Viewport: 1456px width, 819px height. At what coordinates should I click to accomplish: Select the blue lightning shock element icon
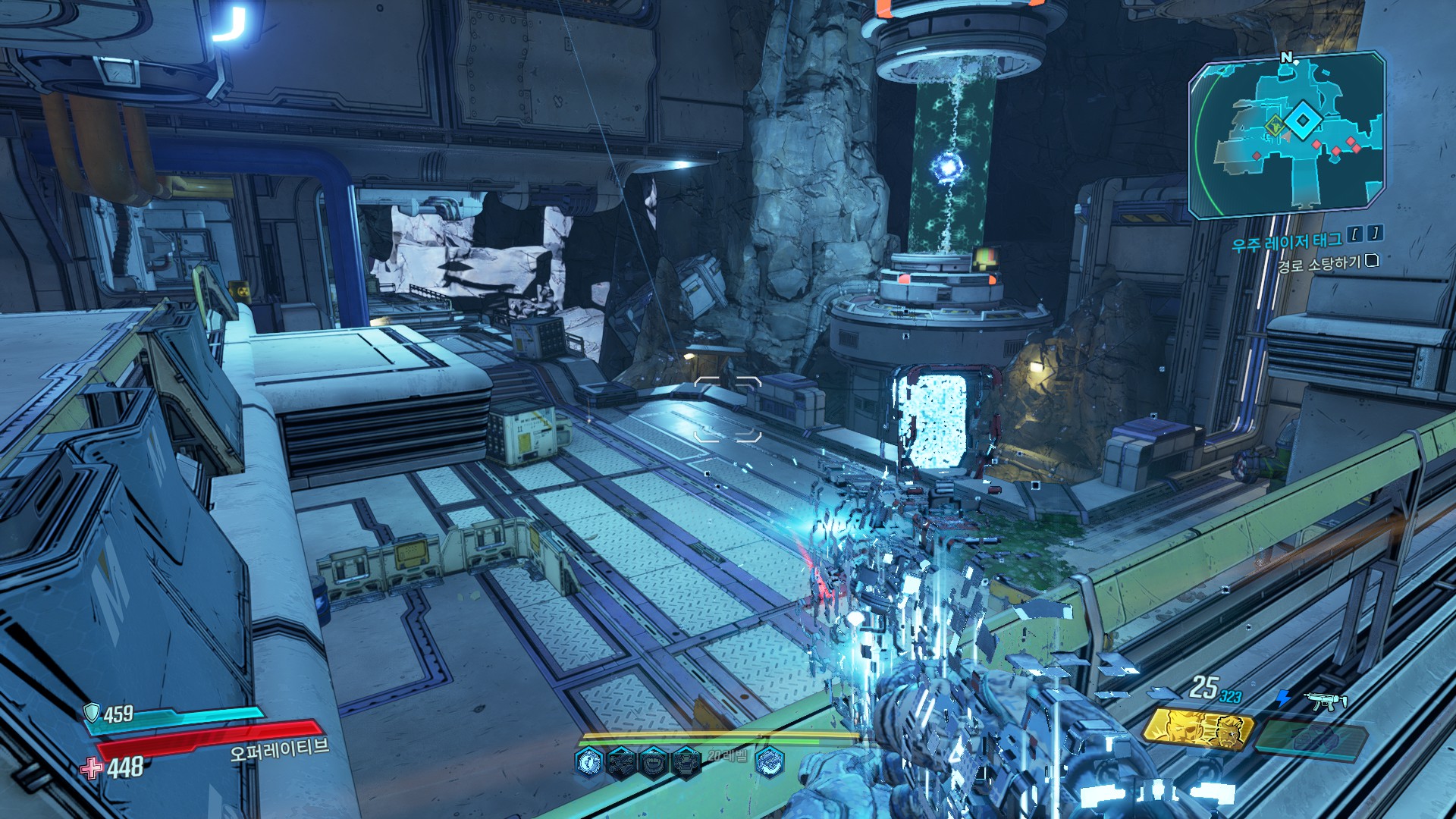coord(1283,698)
